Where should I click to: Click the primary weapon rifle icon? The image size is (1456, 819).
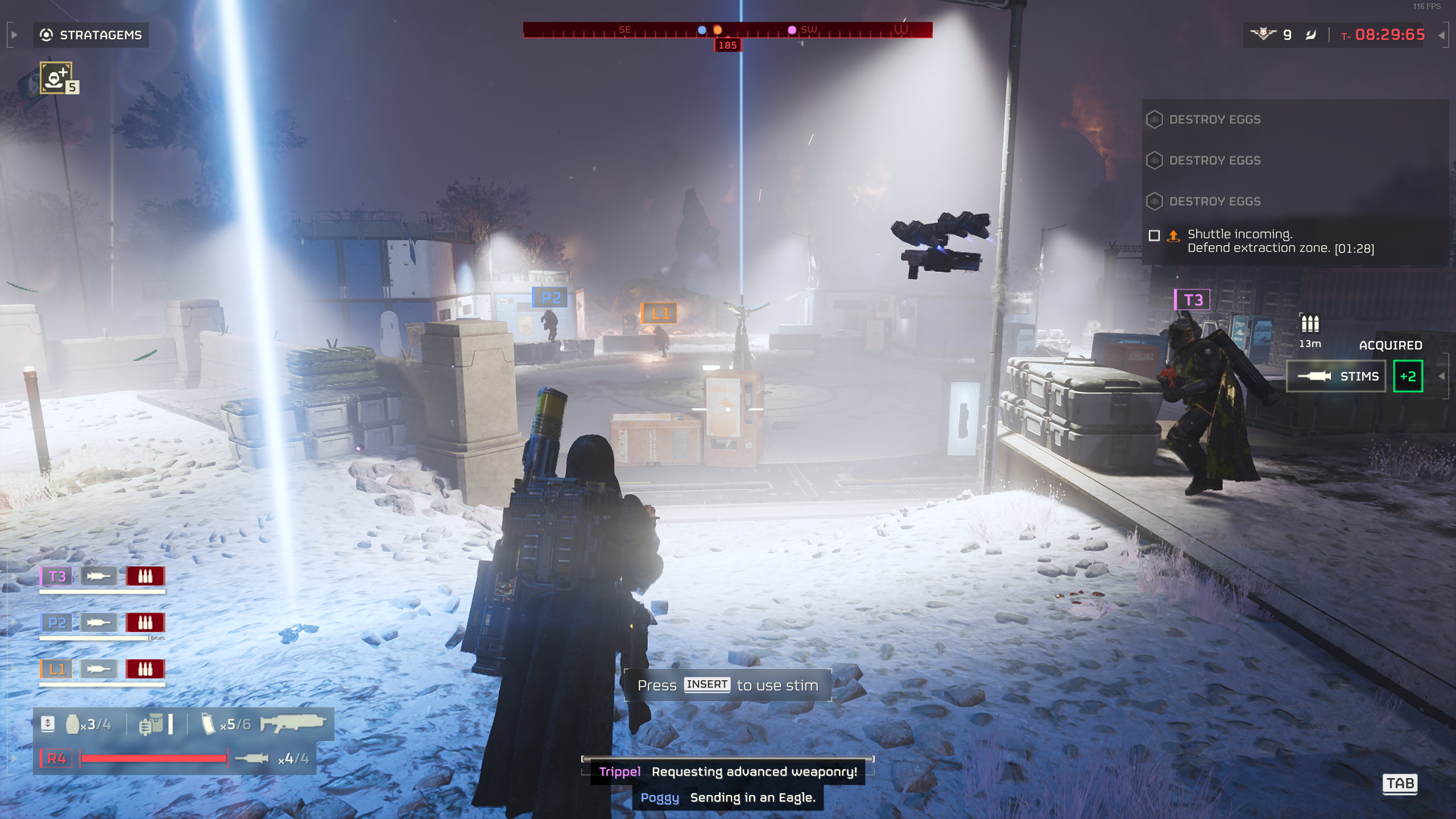click(292, 723)
